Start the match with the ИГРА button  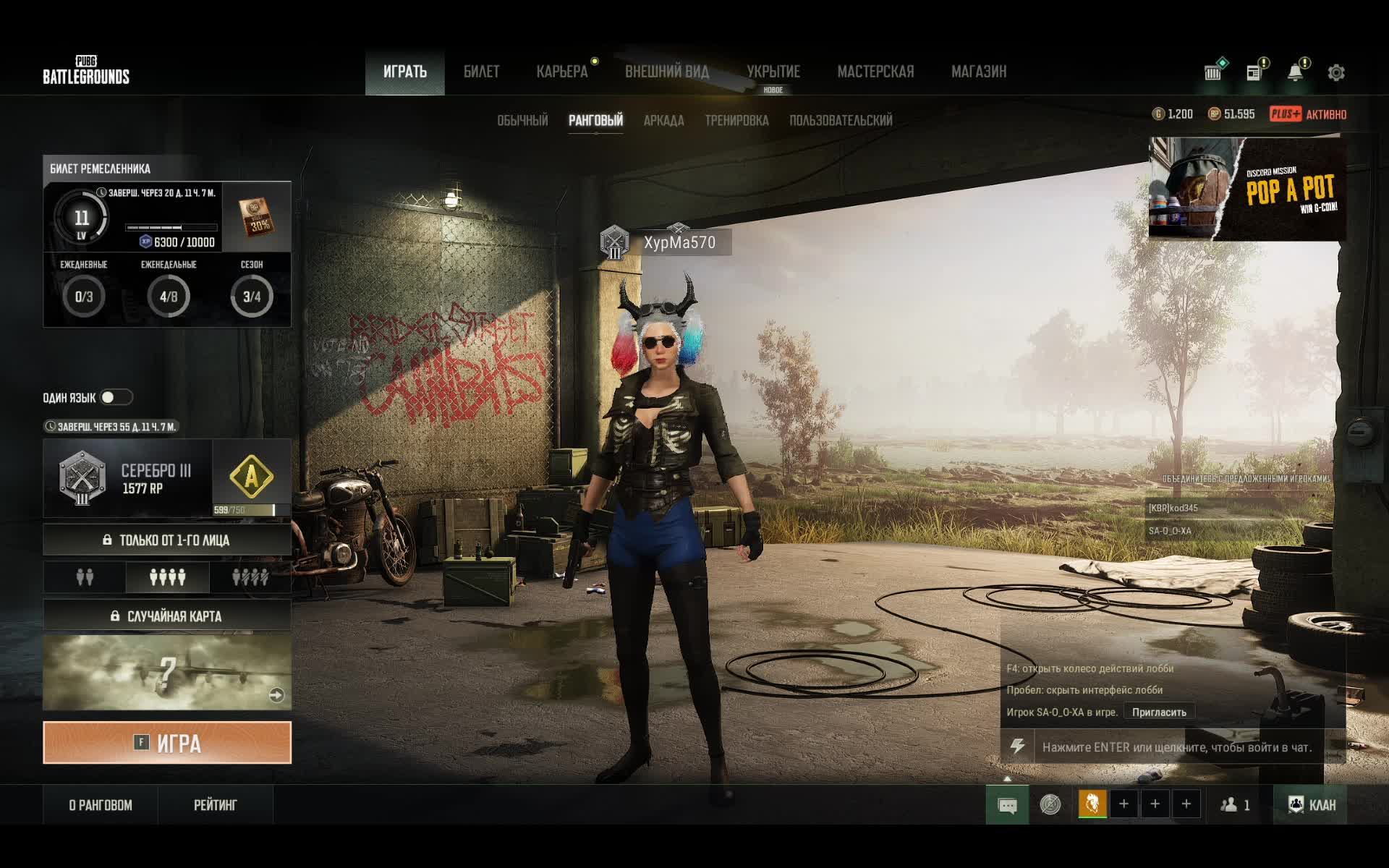coord(167,743)
